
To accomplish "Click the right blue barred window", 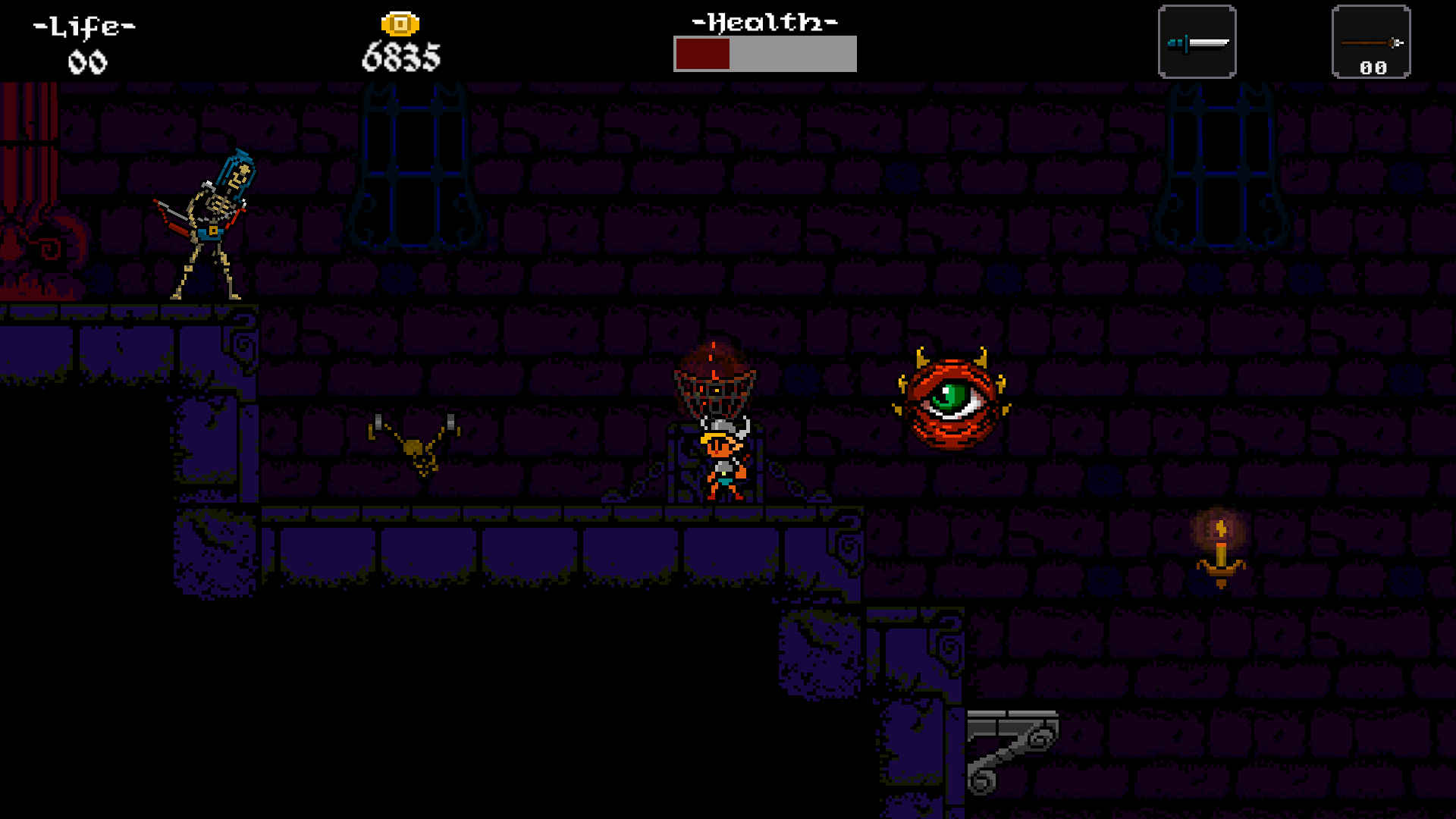I will [x=1221, y=167].
